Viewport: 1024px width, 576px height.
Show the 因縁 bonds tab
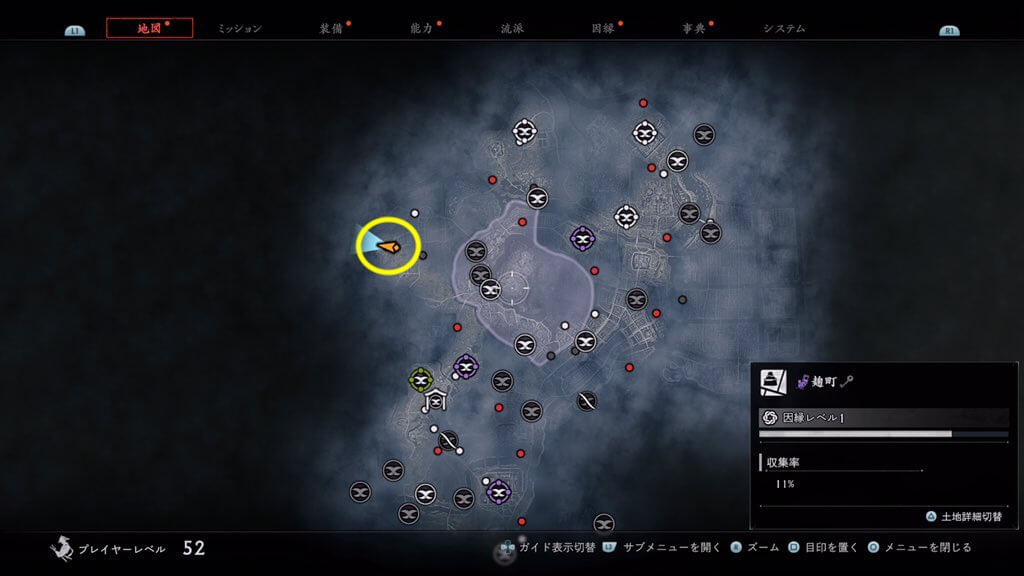[x=602, y=28]
